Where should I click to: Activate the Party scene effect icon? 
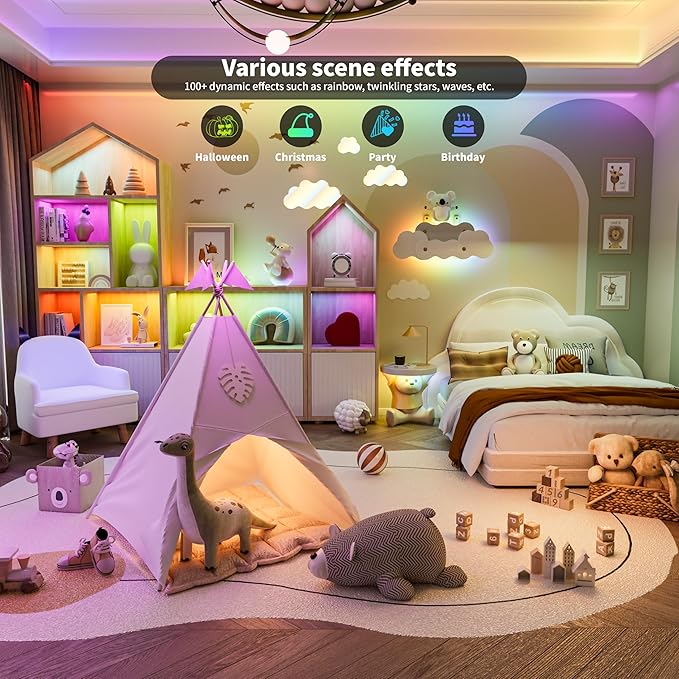click(382, 127)
